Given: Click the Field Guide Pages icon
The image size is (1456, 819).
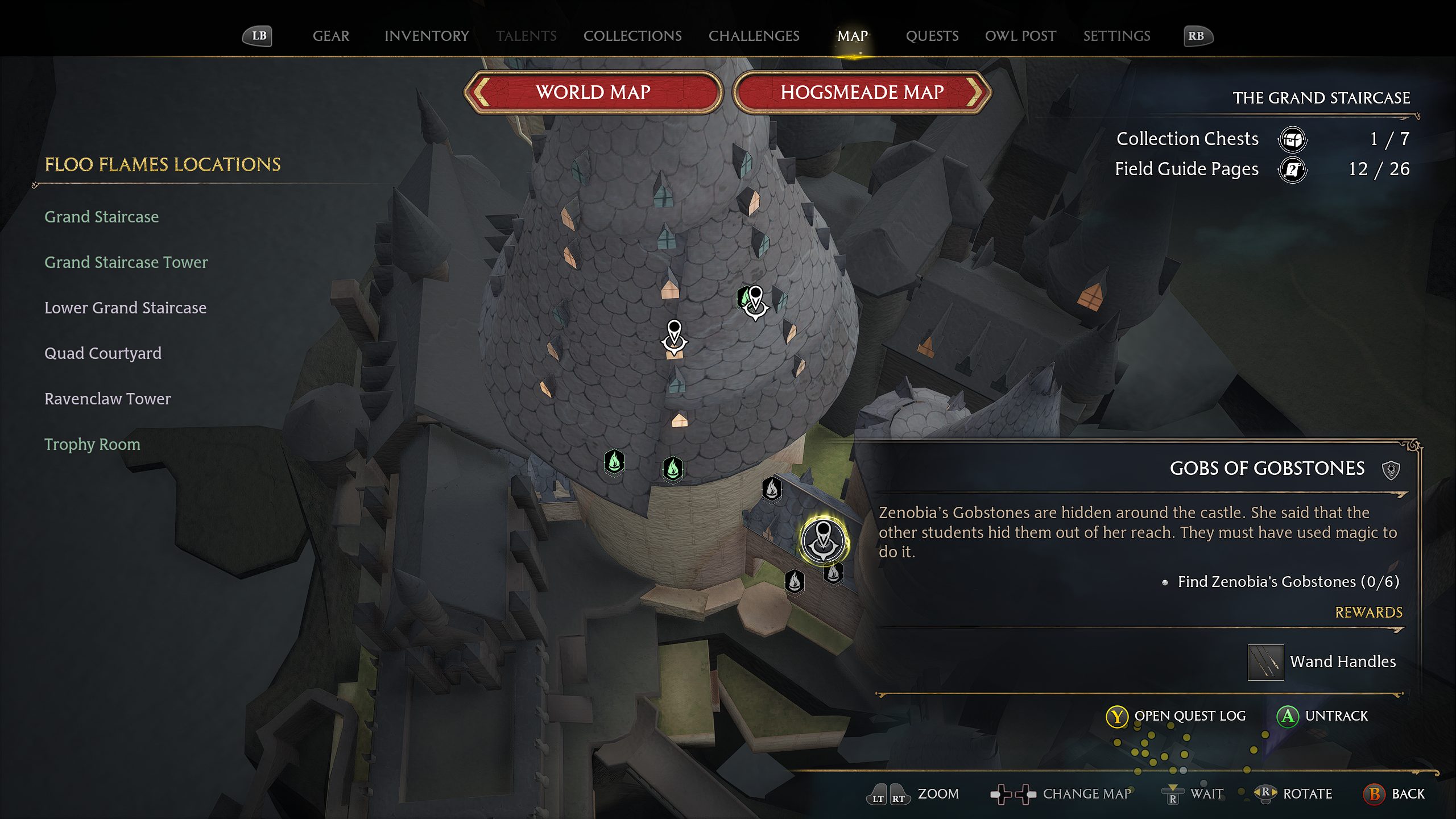Looking at the screenshot, I should tap(1293, 169).
